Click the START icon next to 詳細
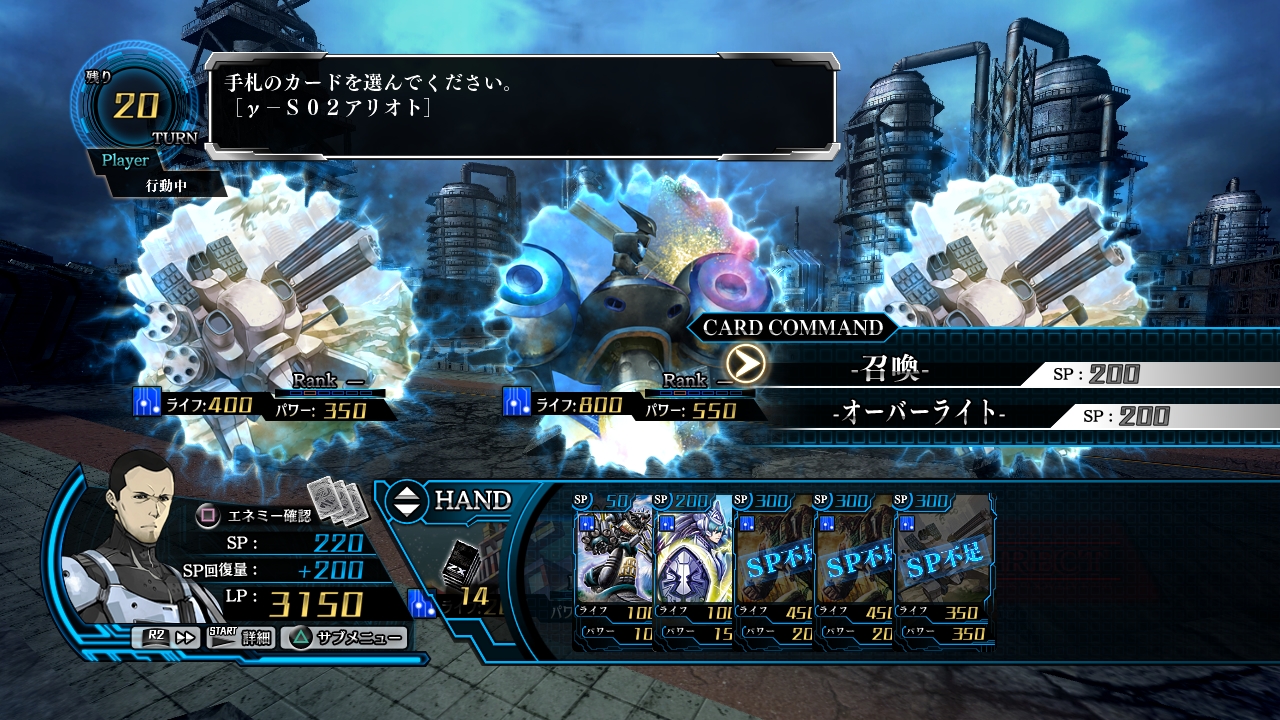The image size is (1280, 720). [222, 637]
